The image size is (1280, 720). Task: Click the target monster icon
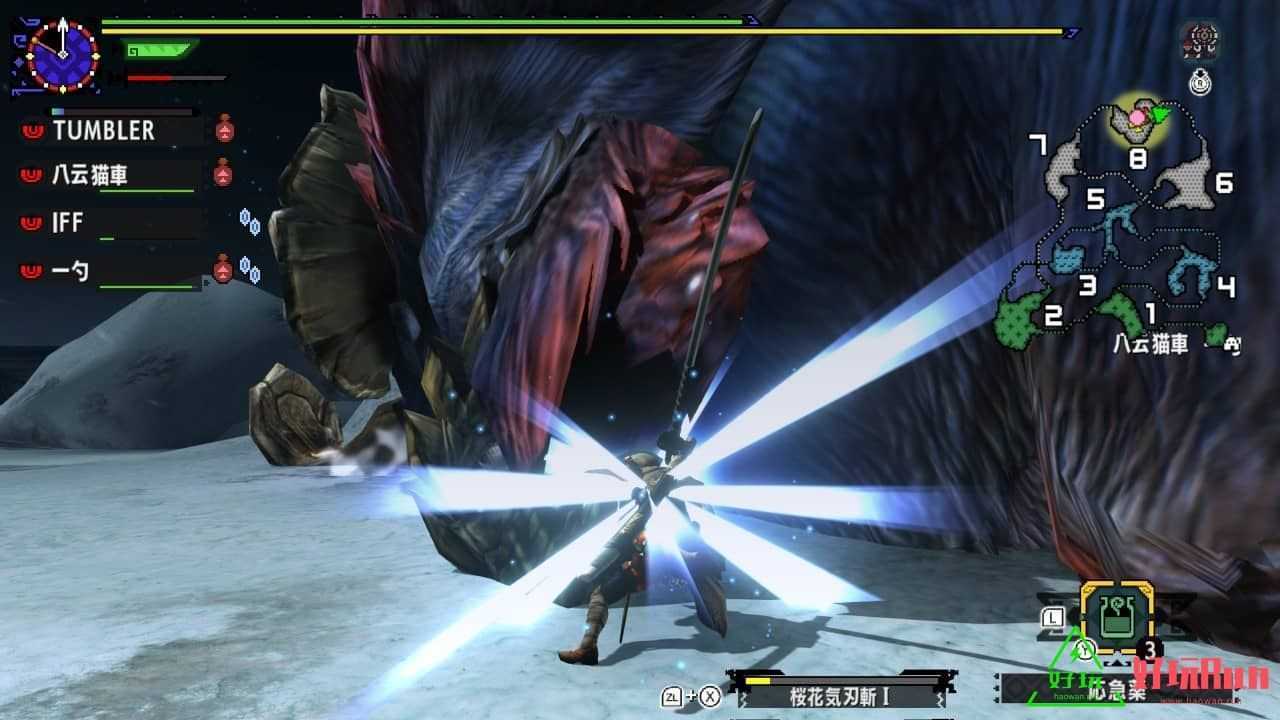1198,42
